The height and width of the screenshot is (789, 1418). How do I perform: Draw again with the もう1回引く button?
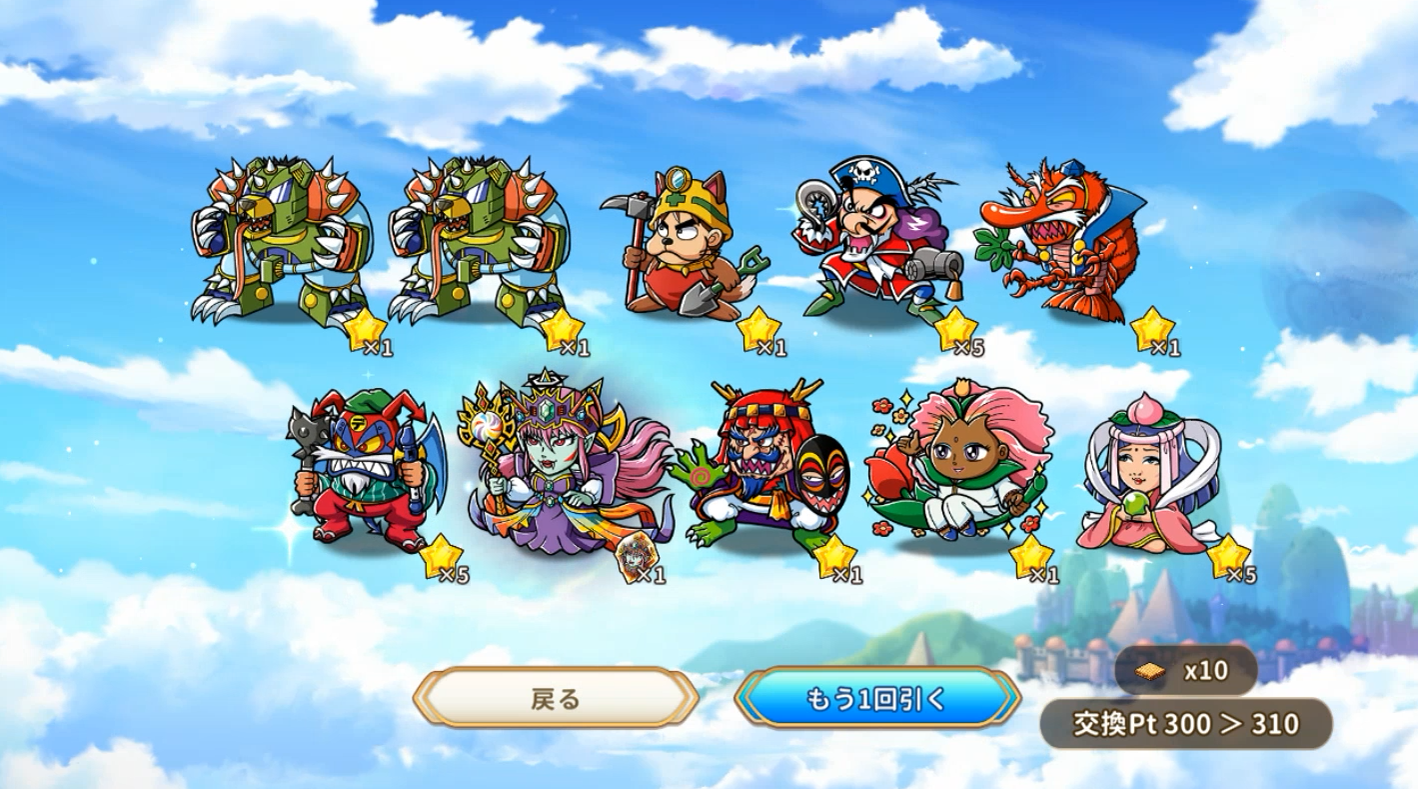[x=876, y=698]
